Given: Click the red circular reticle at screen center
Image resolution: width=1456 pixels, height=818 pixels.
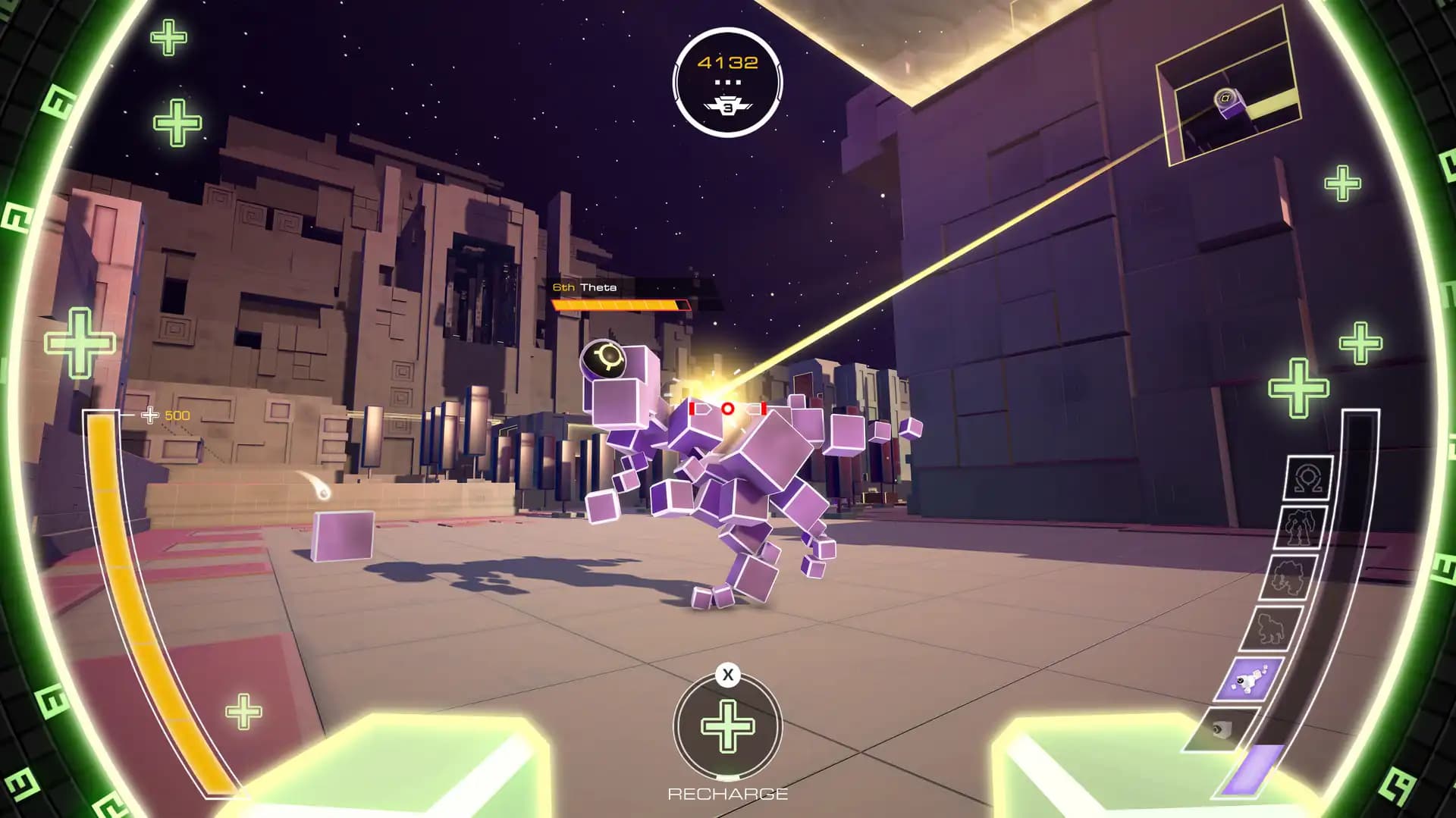Looking at the screenshot, I should click(x=729, y=407).
